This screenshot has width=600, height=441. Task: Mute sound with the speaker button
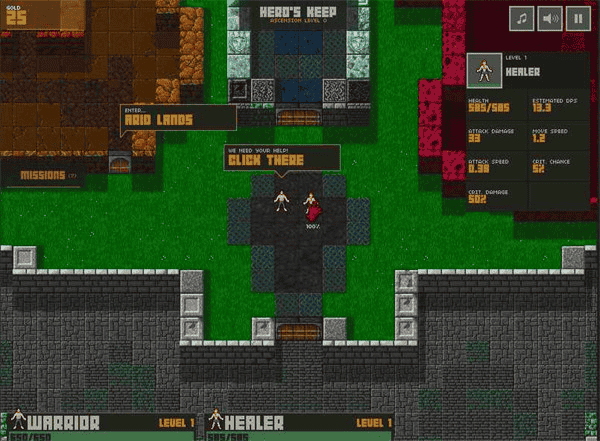[550, 17]
